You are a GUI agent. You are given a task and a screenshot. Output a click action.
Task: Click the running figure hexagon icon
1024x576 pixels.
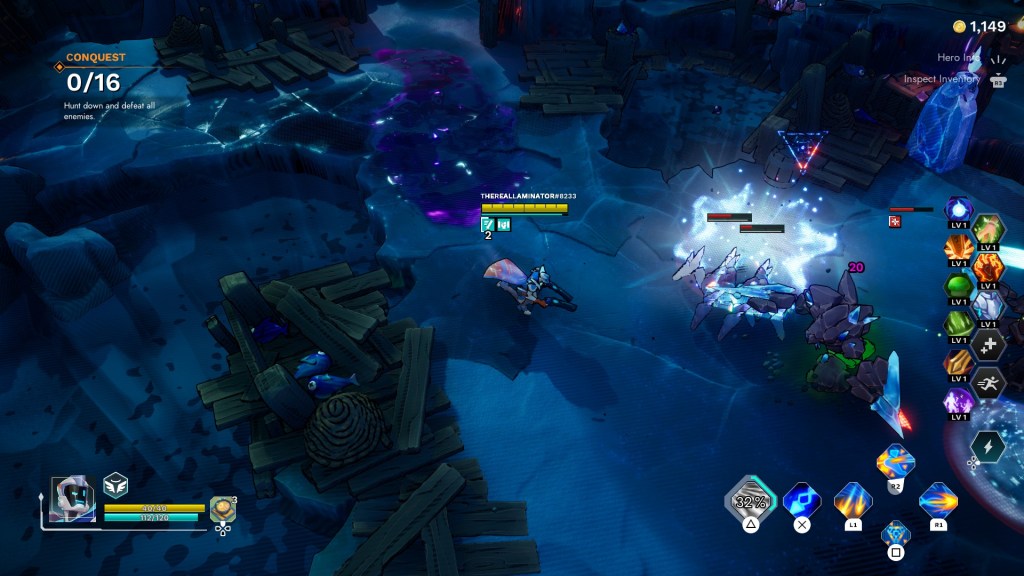point(989,382)
